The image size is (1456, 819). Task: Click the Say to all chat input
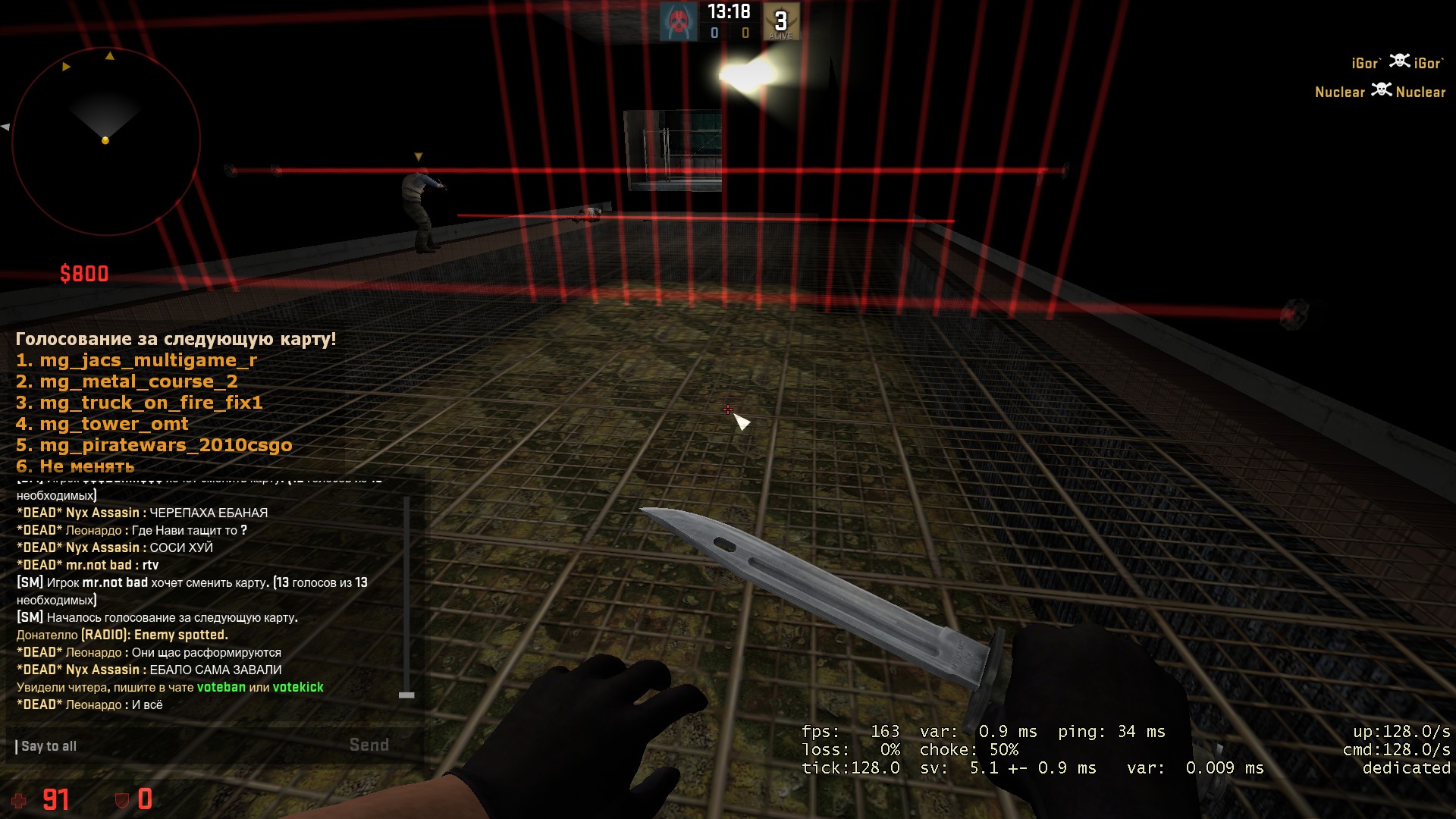coord(174,746)
